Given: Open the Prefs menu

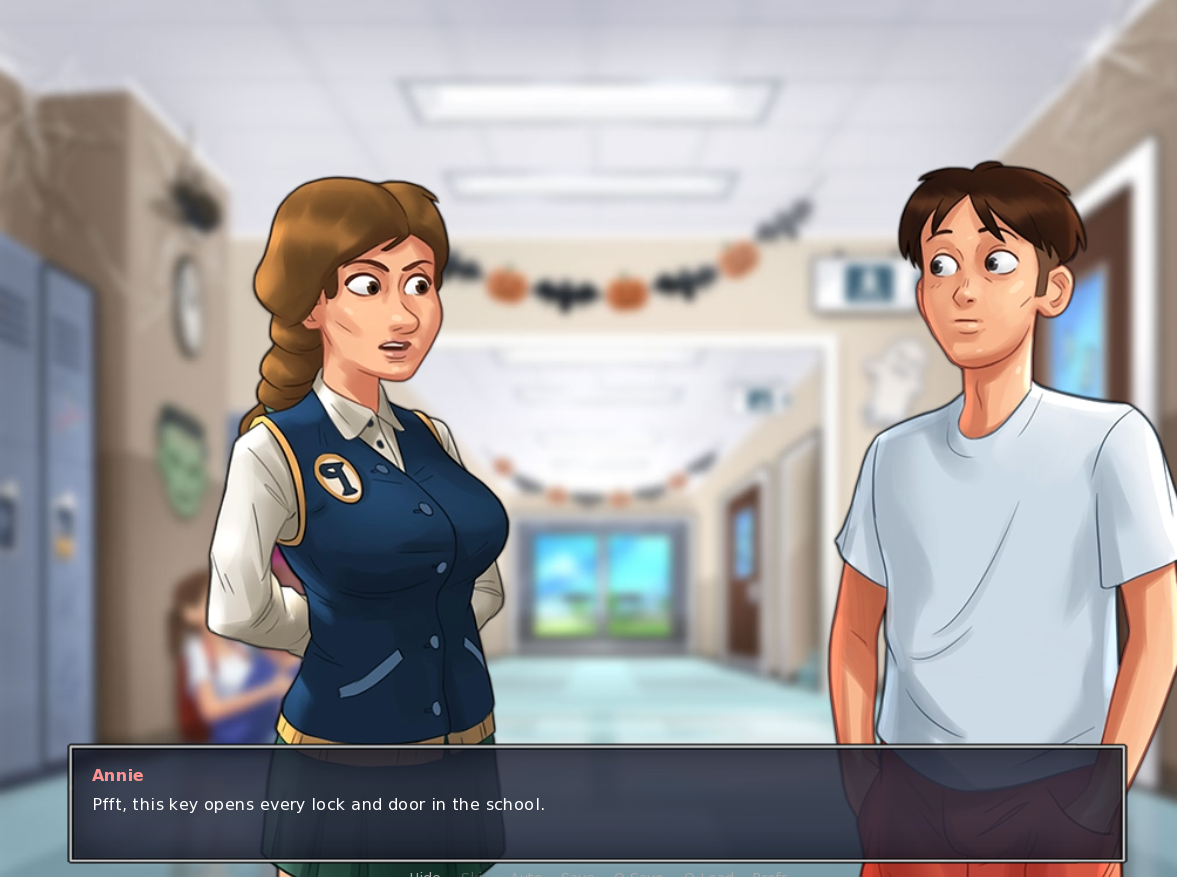Looking at the screenshot, I should (769, 873).
